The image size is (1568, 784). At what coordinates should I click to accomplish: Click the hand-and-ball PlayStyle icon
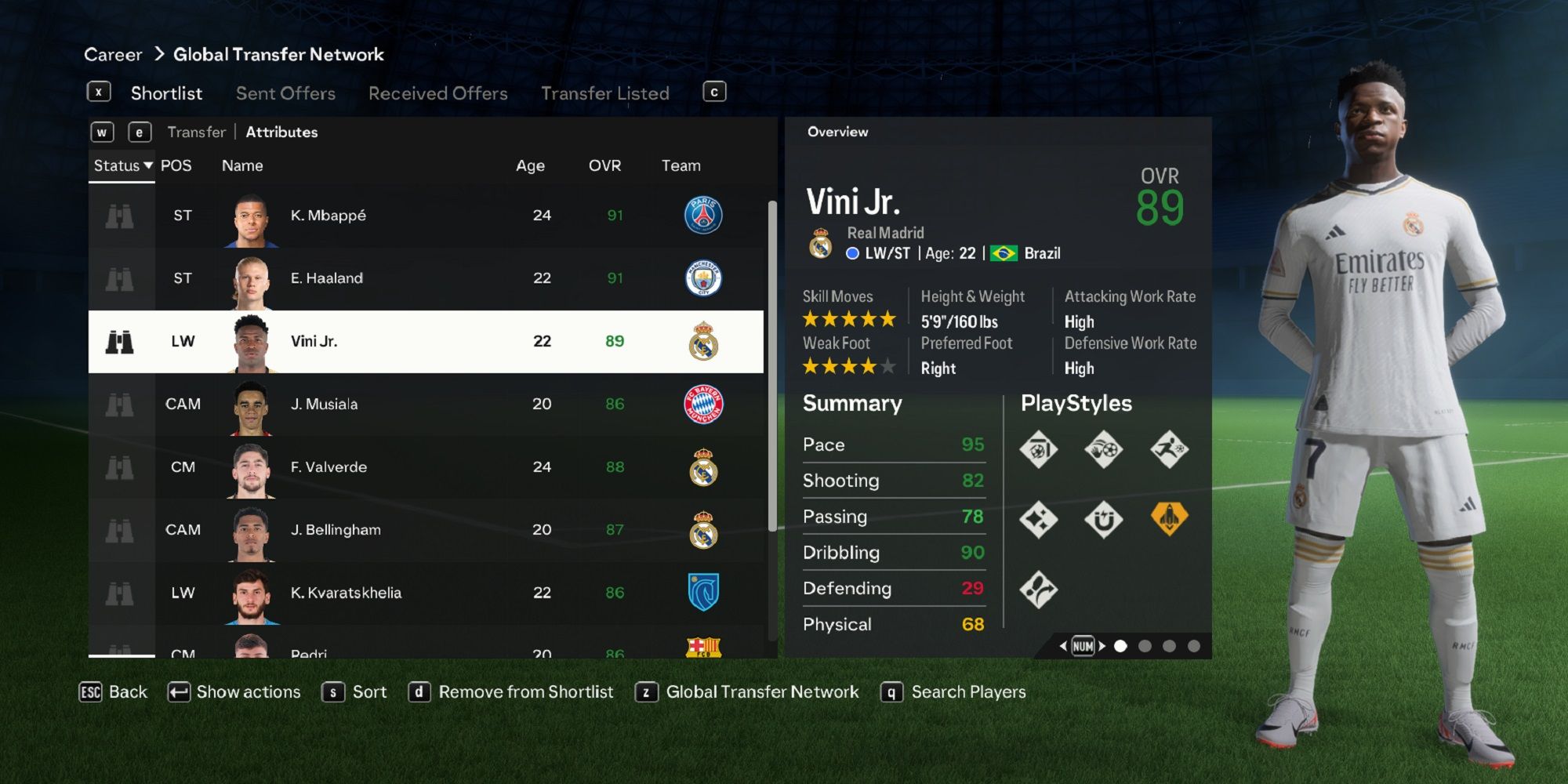(x=1105, y=449)
